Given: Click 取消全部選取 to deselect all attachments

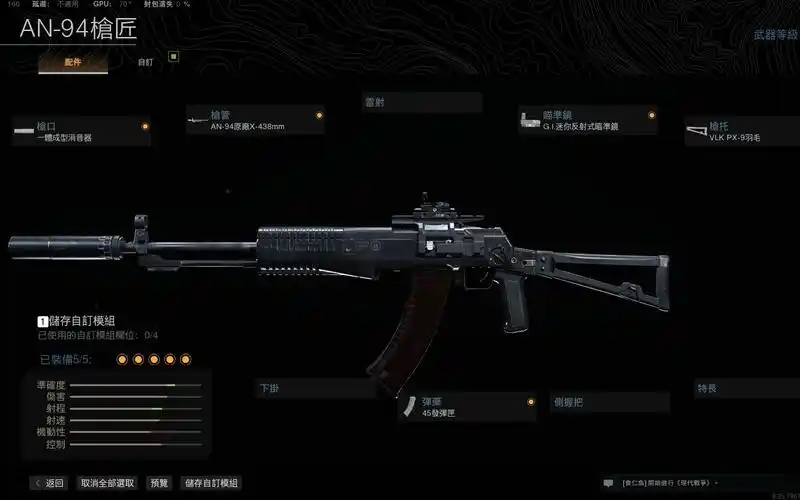Looking at the screenshot, I should coord(108,483).
